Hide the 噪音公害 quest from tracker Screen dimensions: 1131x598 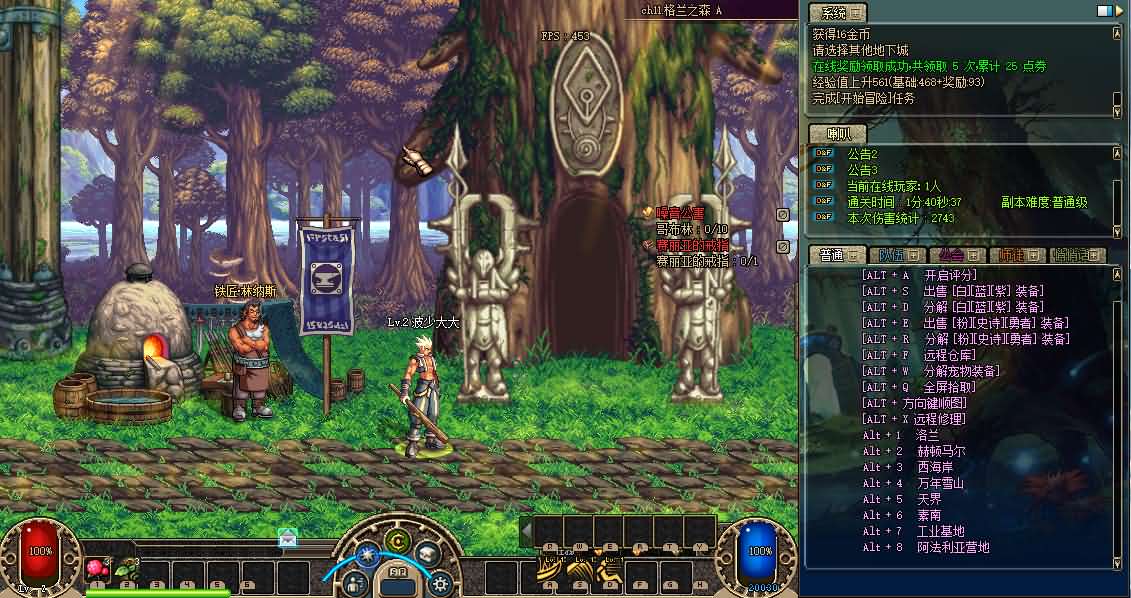783,214
